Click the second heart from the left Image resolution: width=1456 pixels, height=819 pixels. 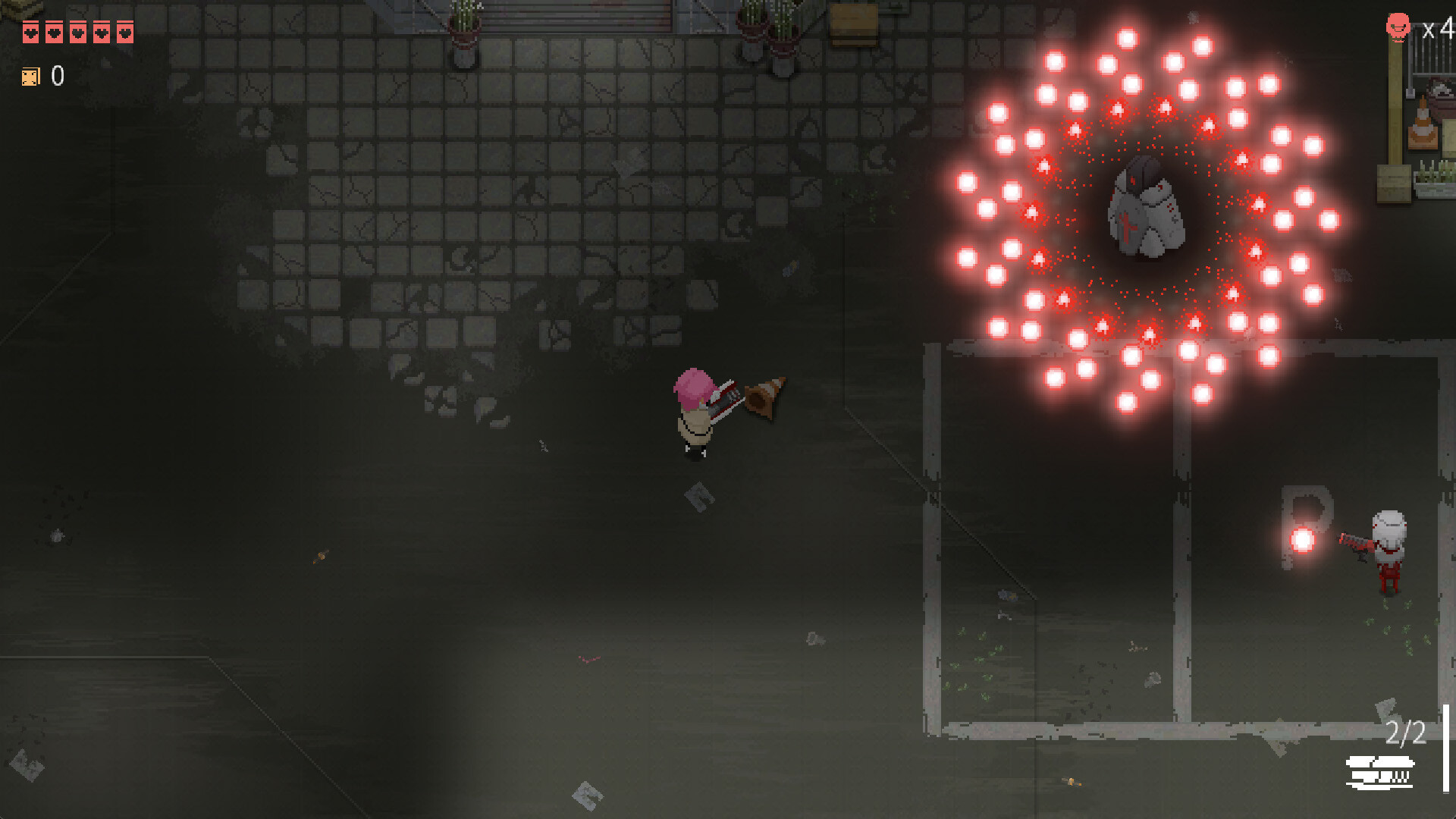click(x=54, y=33)
